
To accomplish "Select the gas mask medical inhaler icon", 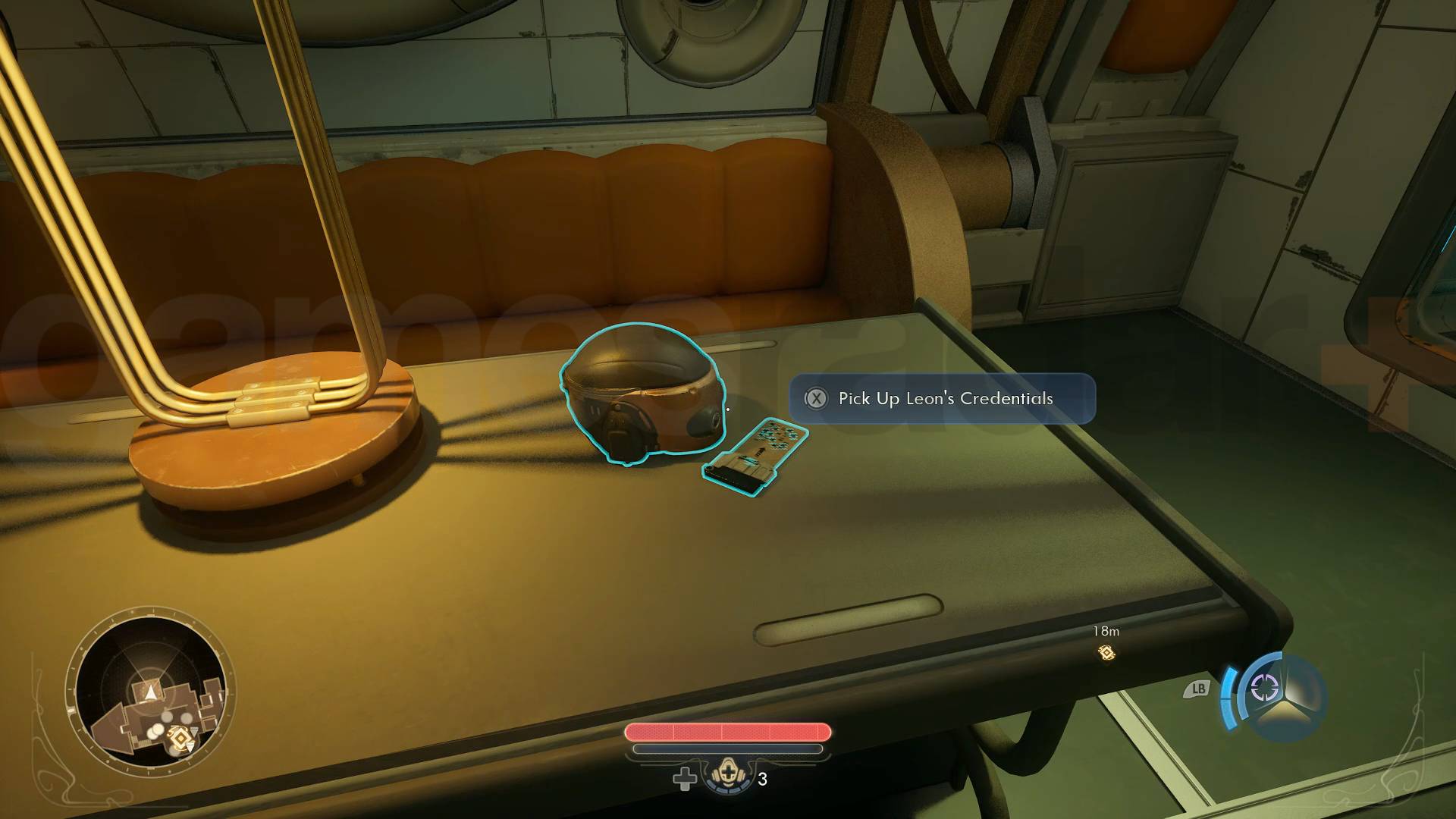I will 728,775.
